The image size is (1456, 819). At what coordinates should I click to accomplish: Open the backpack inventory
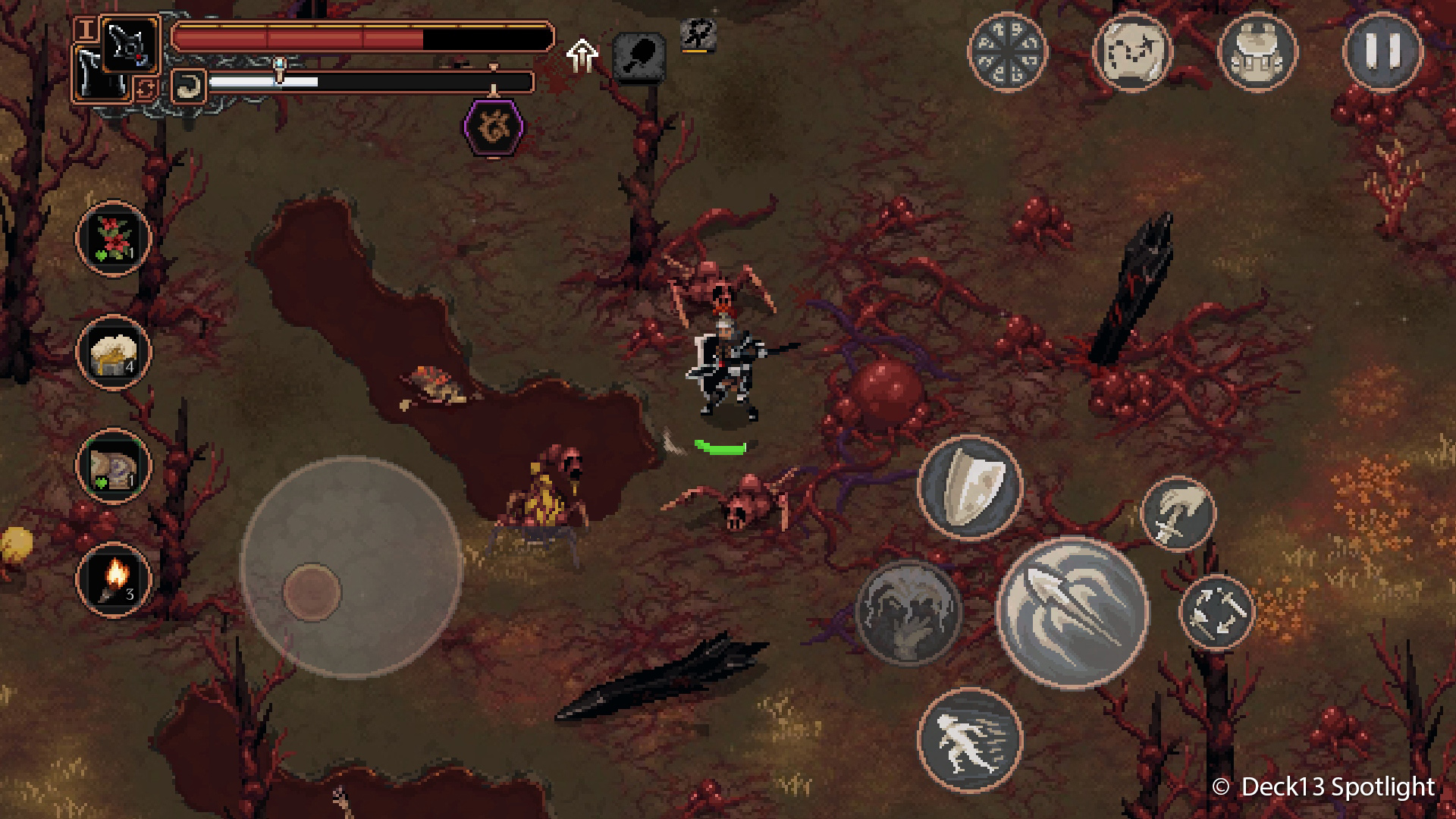point(1257,52)
